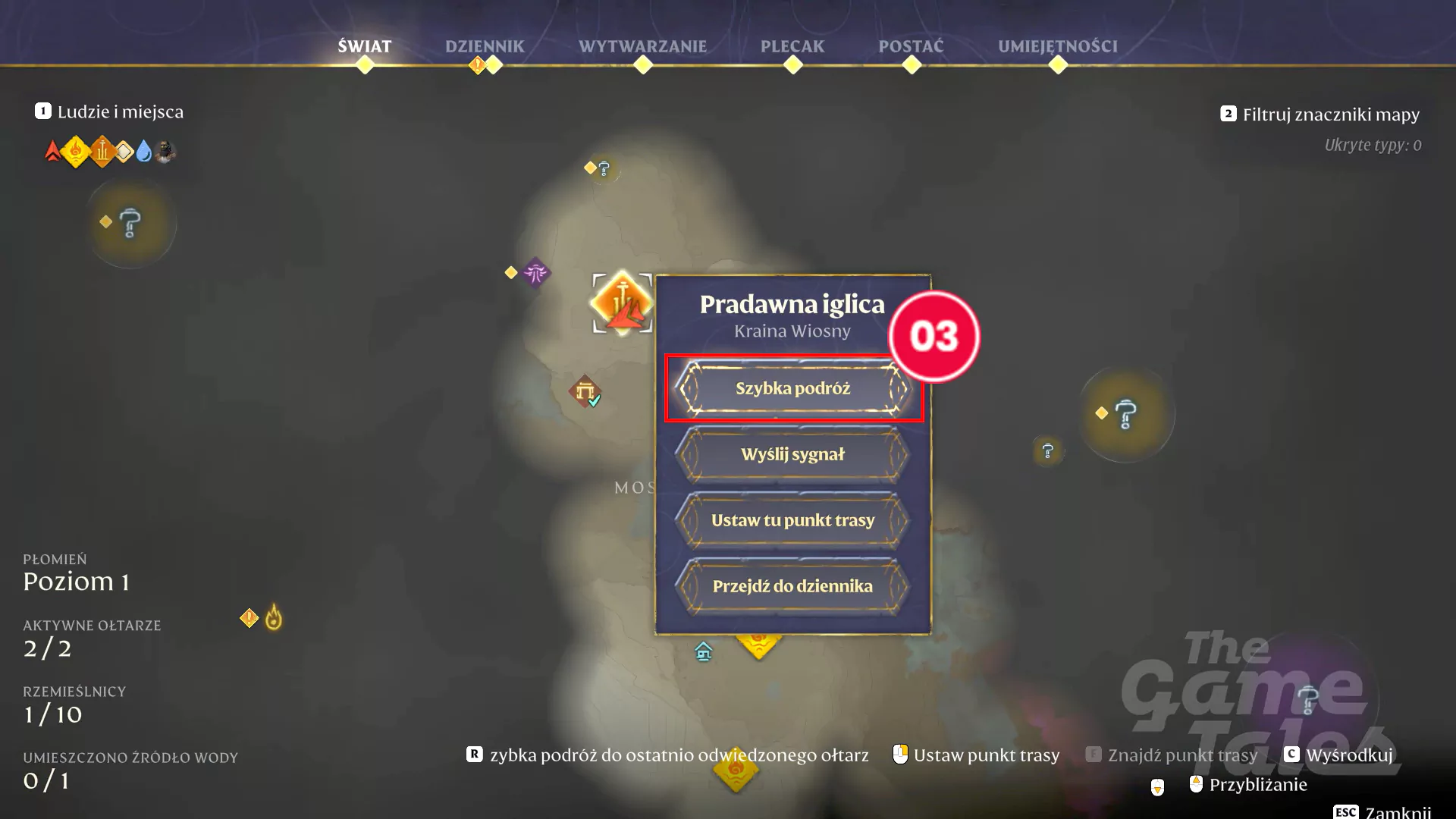1456x819 pixels.
Task: Open the Dziennik tab
Action: click(485, 46)
